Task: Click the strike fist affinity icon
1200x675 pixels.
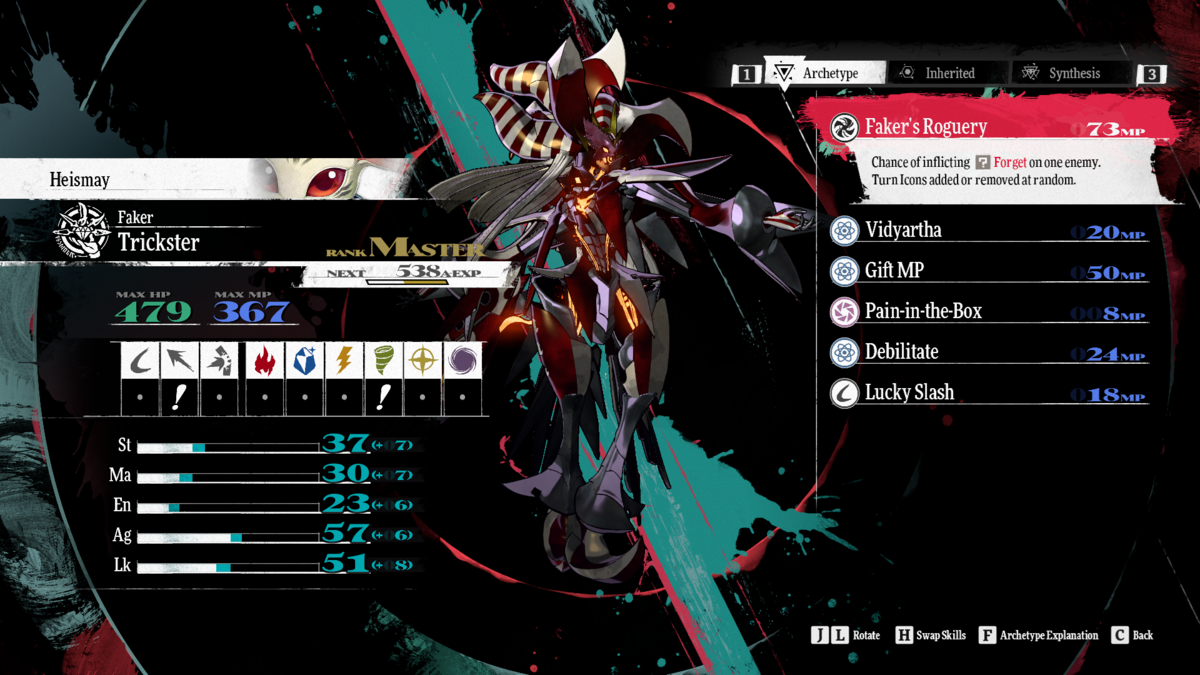Action: point(221,360)
